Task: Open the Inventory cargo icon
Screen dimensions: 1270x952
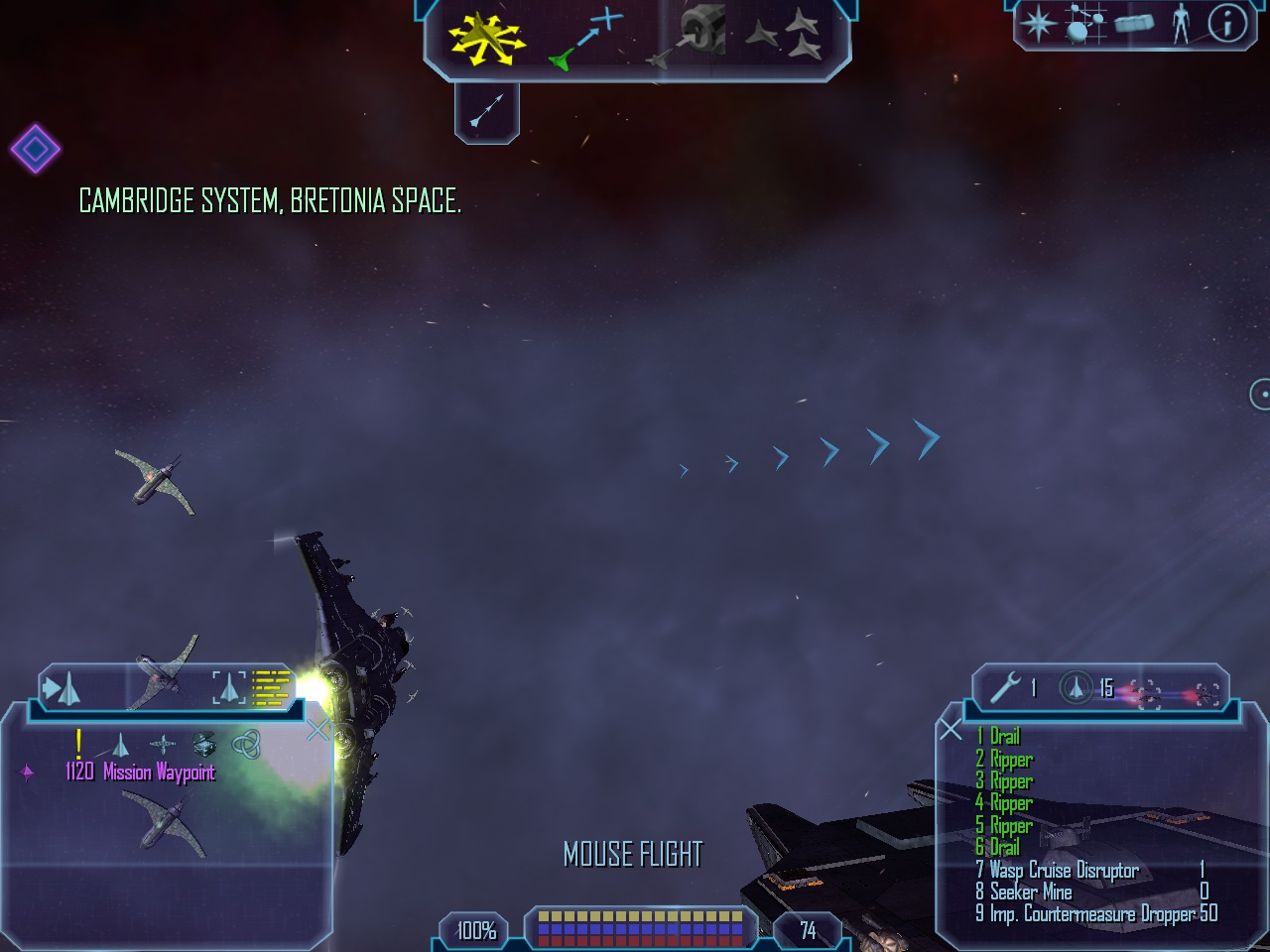Action: [x=1134, y=23]
